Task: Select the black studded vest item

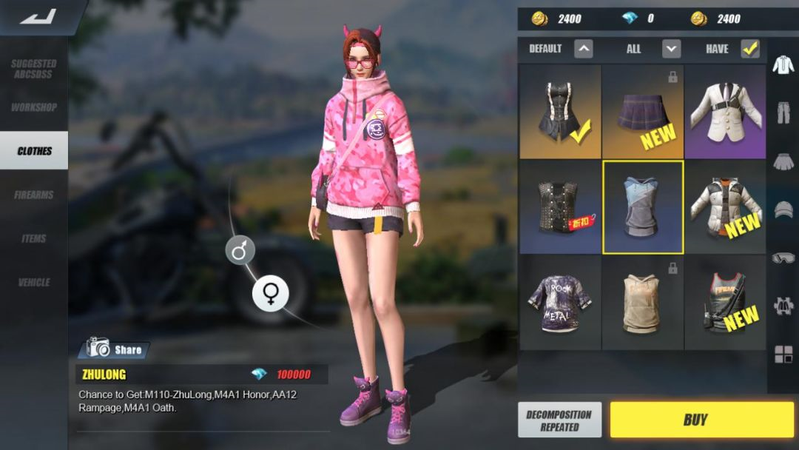Action: [x=560, y=207]
